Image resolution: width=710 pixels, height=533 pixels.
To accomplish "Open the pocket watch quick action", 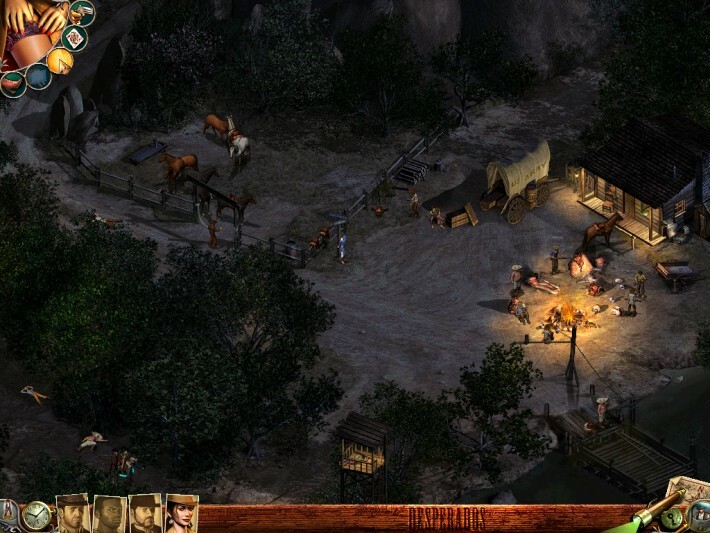I will pos(37,516).
